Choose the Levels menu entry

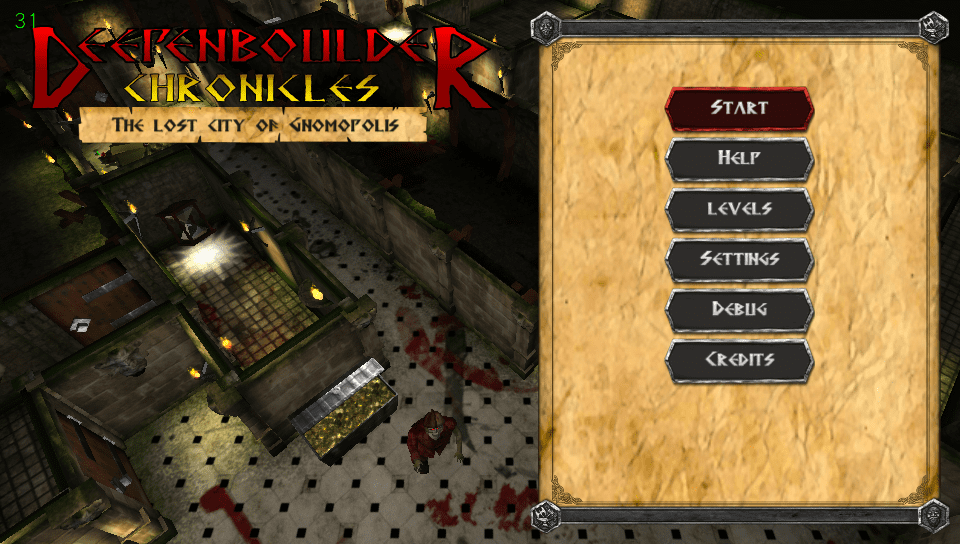739,209
